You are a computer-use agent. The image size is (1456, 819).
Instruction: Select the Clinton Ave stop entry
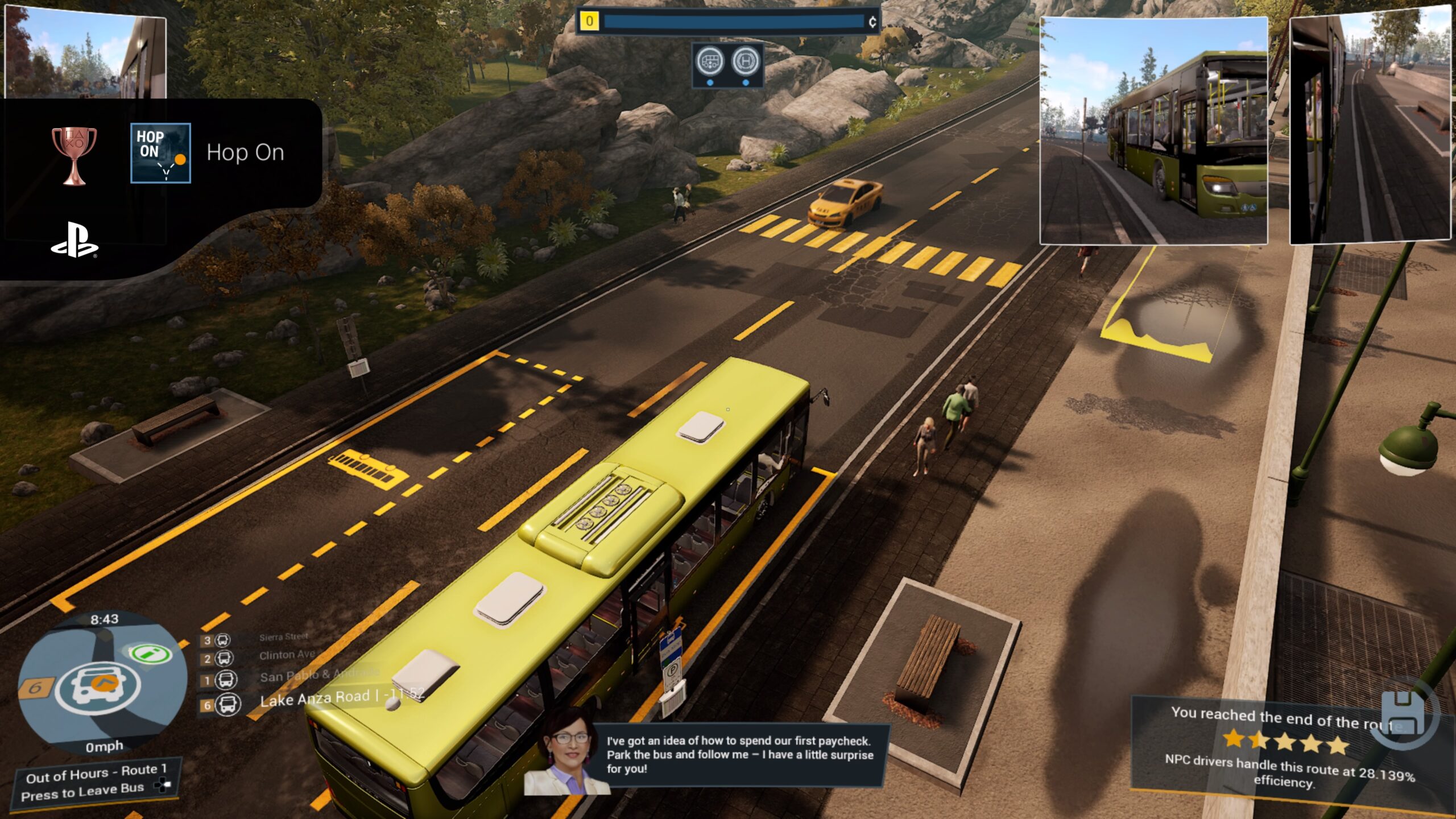[287, 655]
